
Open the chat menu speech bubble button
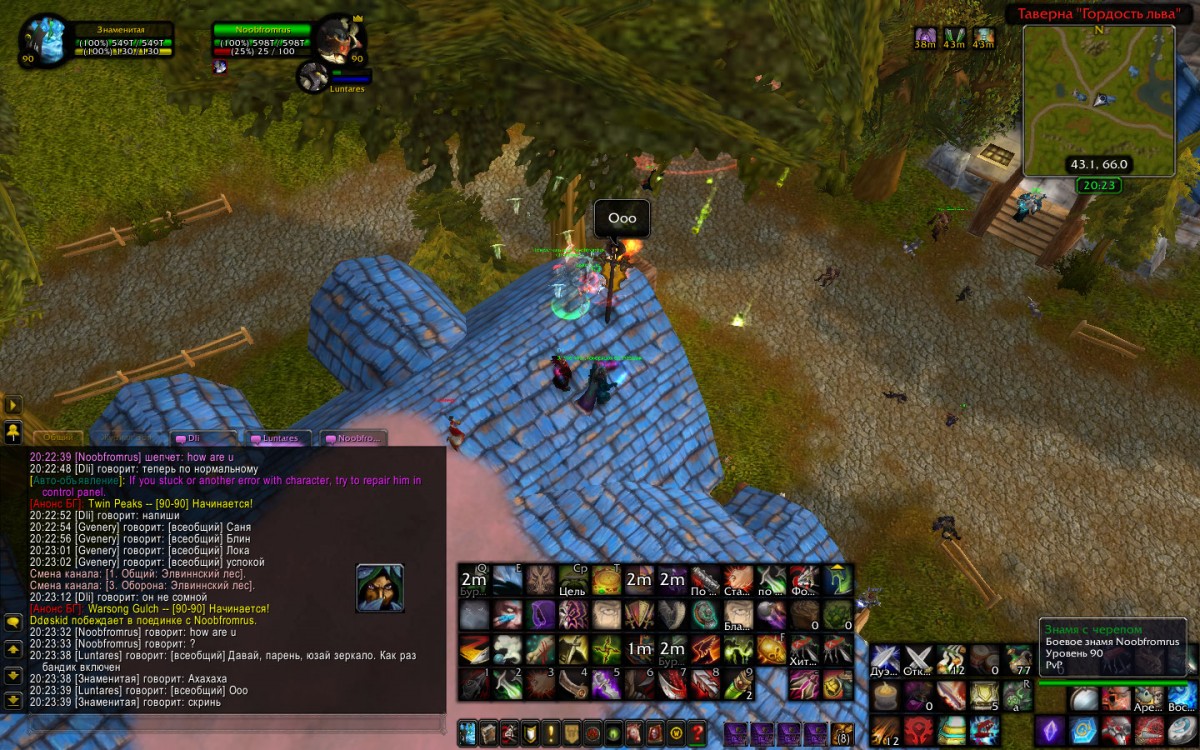[x=13, y=622]
